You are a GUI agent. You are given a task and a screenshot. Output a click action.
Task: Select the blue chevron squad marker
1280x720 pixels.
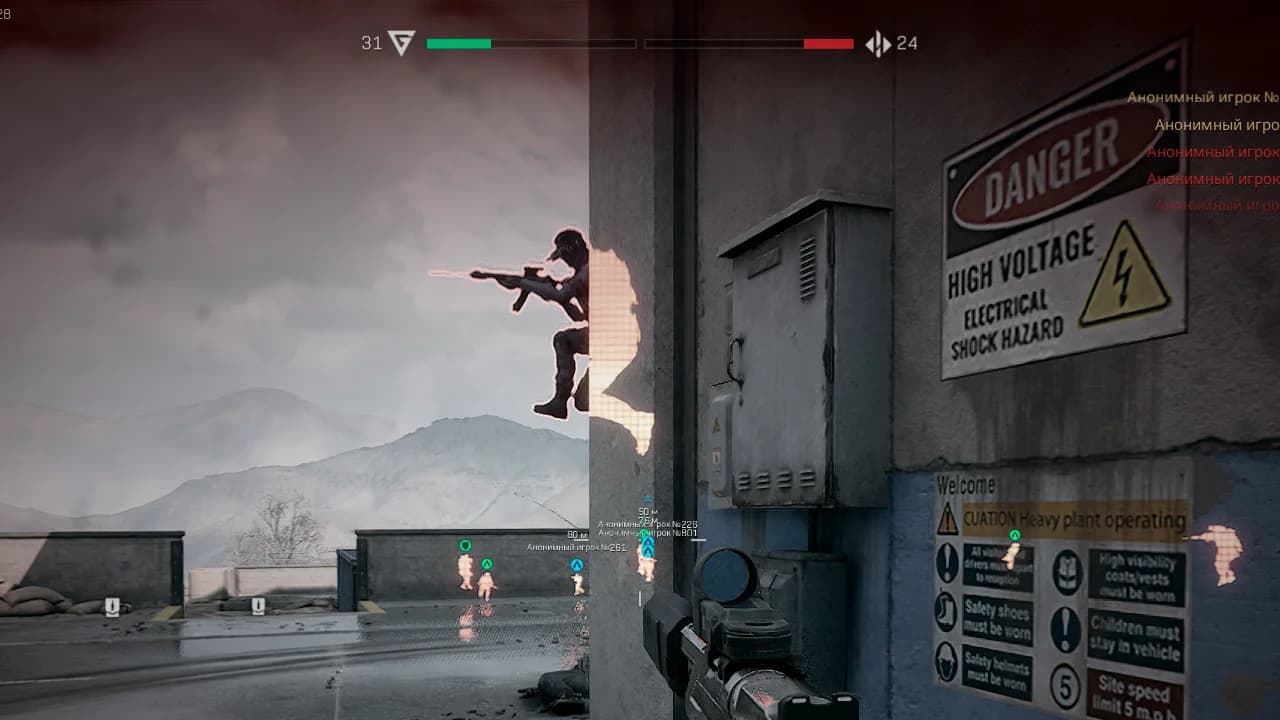[x=577, y=566]
